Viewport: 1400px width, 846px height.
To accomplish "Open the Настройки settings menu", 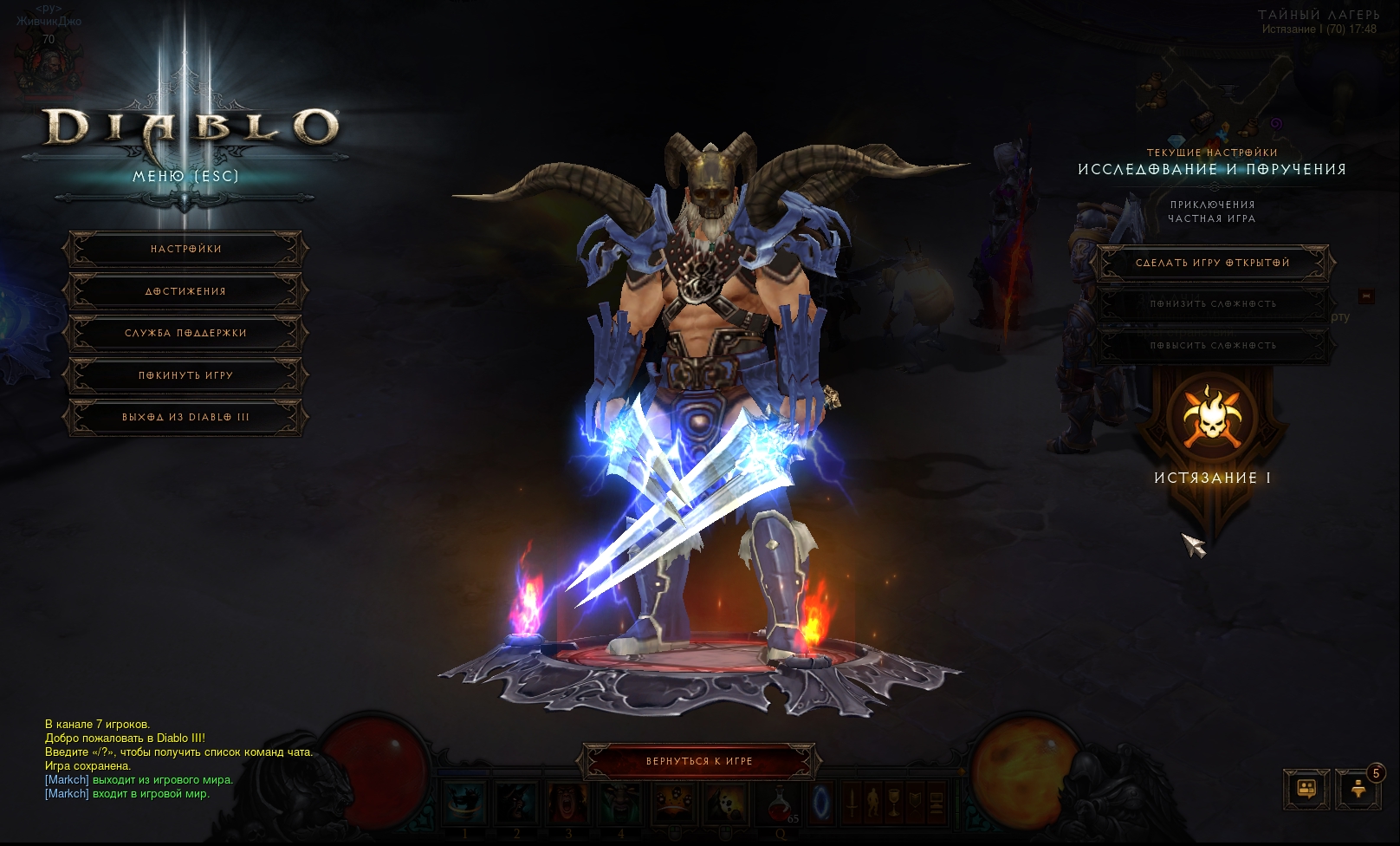I will coord(185,250).
